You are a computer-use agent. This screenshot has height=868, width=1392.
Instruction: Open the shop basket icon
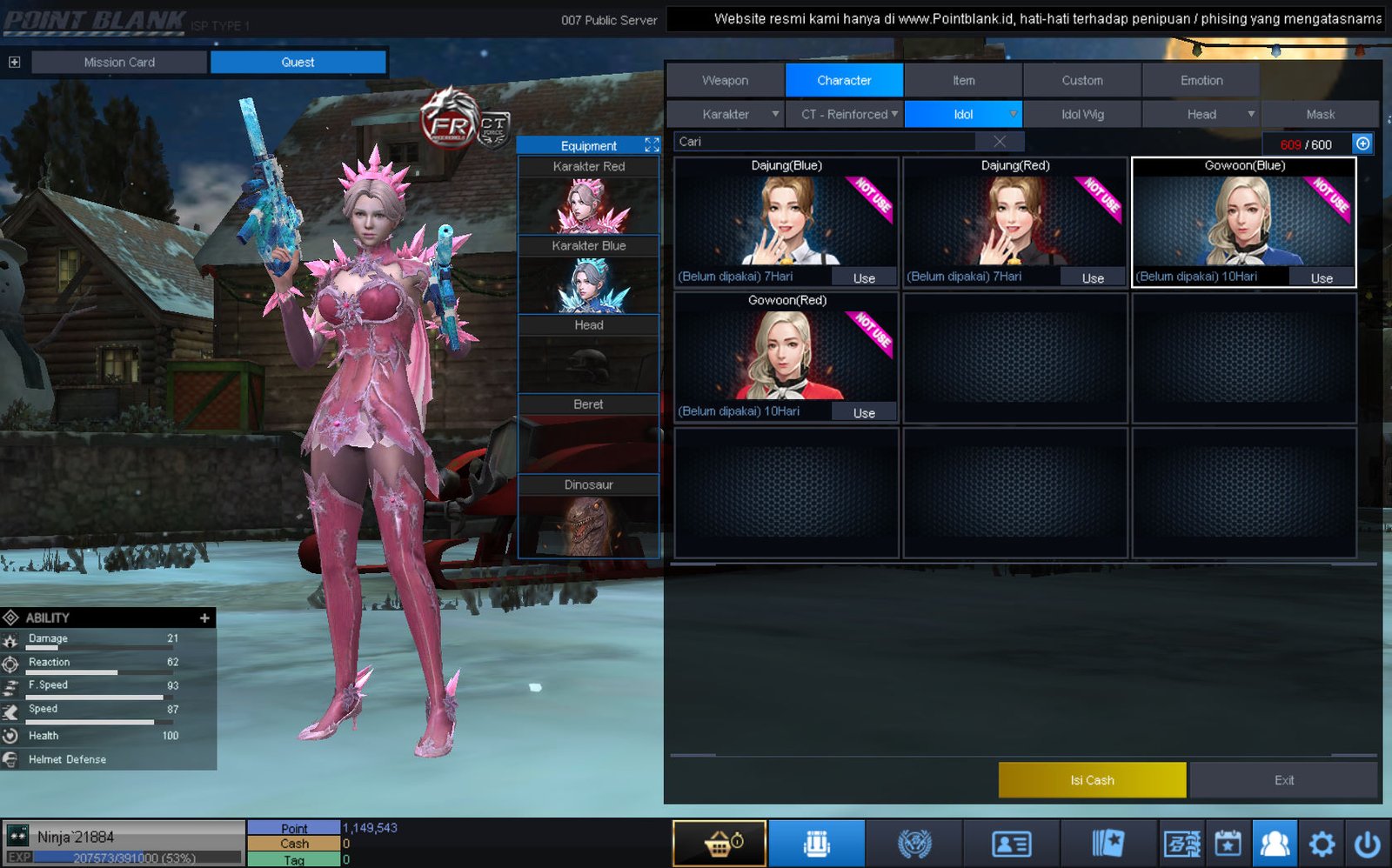[x=719, y=843]
